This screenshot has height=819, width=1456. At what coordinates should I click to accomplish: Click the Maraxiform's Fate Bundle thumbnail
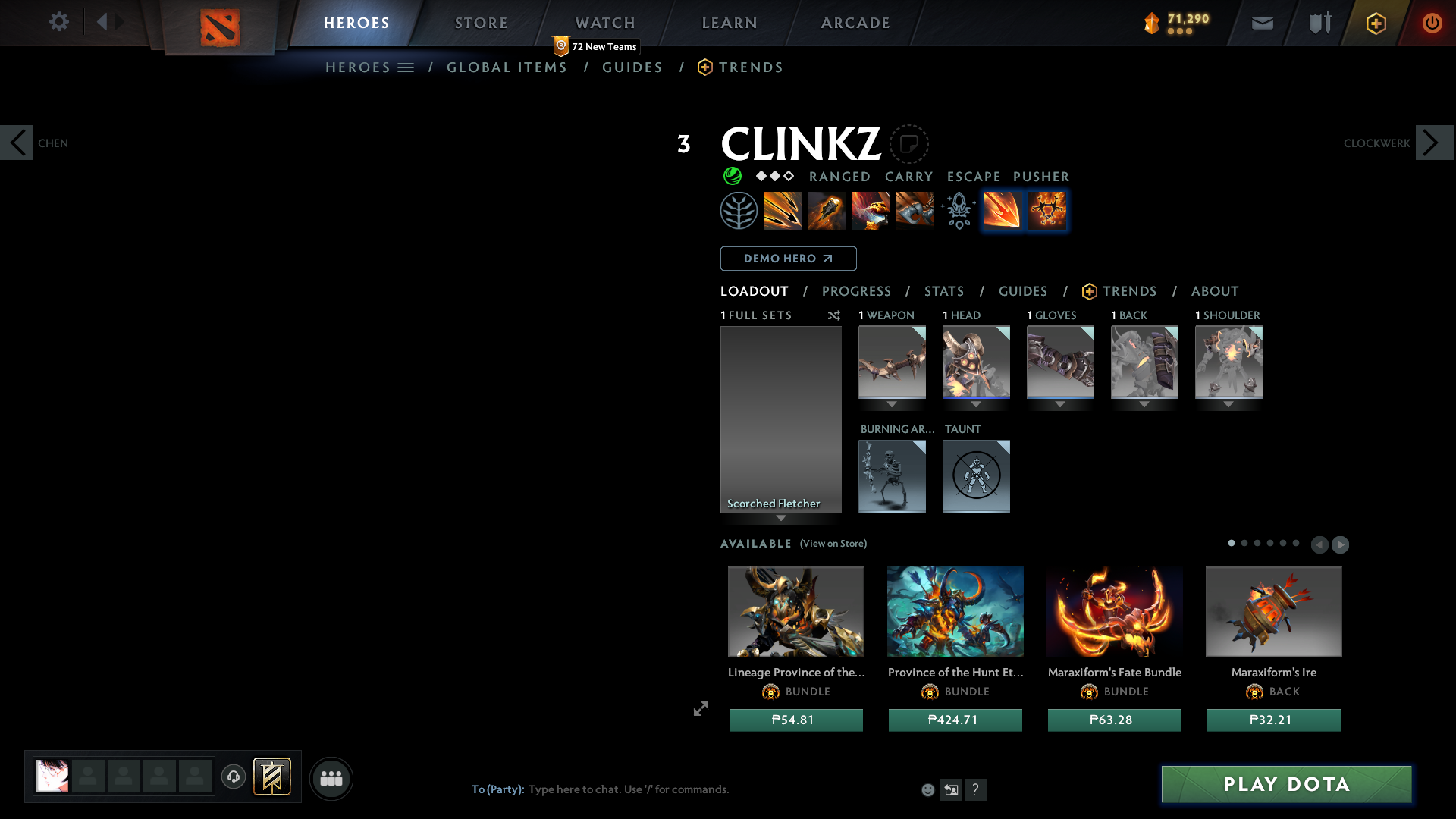(x=1114, y=612)
